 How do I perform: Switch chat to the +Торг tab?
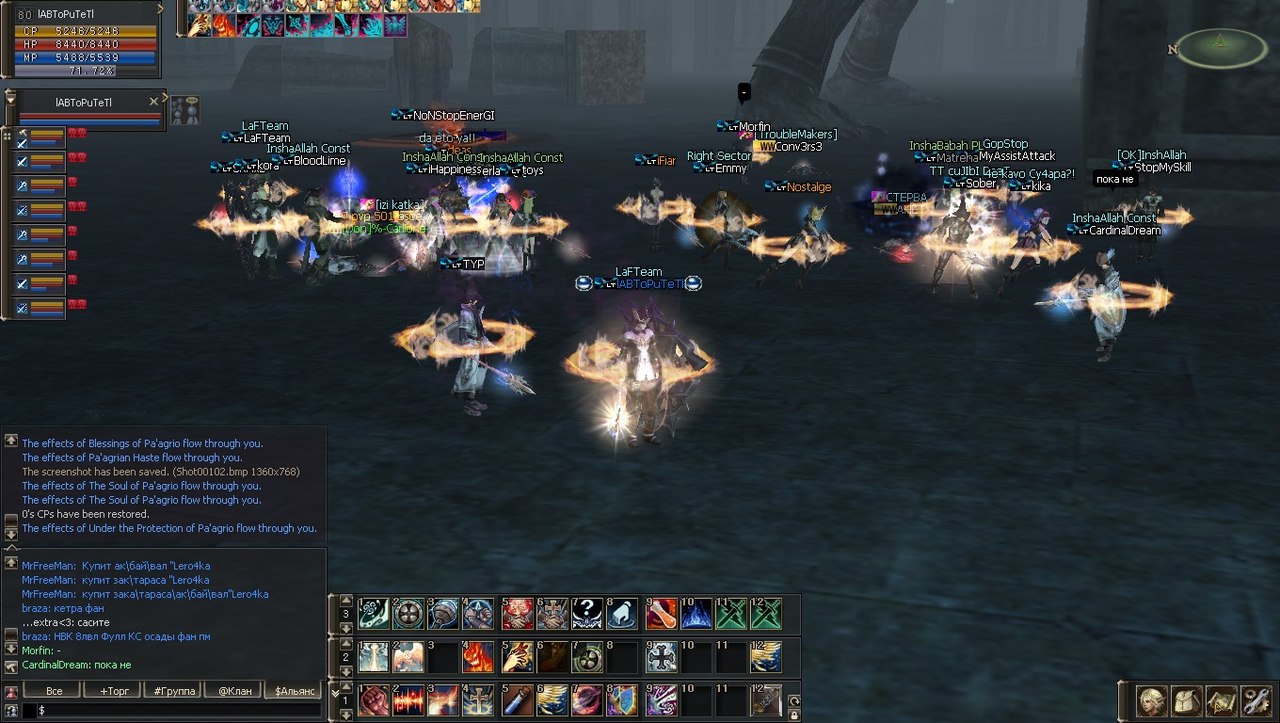coord(114,691)
